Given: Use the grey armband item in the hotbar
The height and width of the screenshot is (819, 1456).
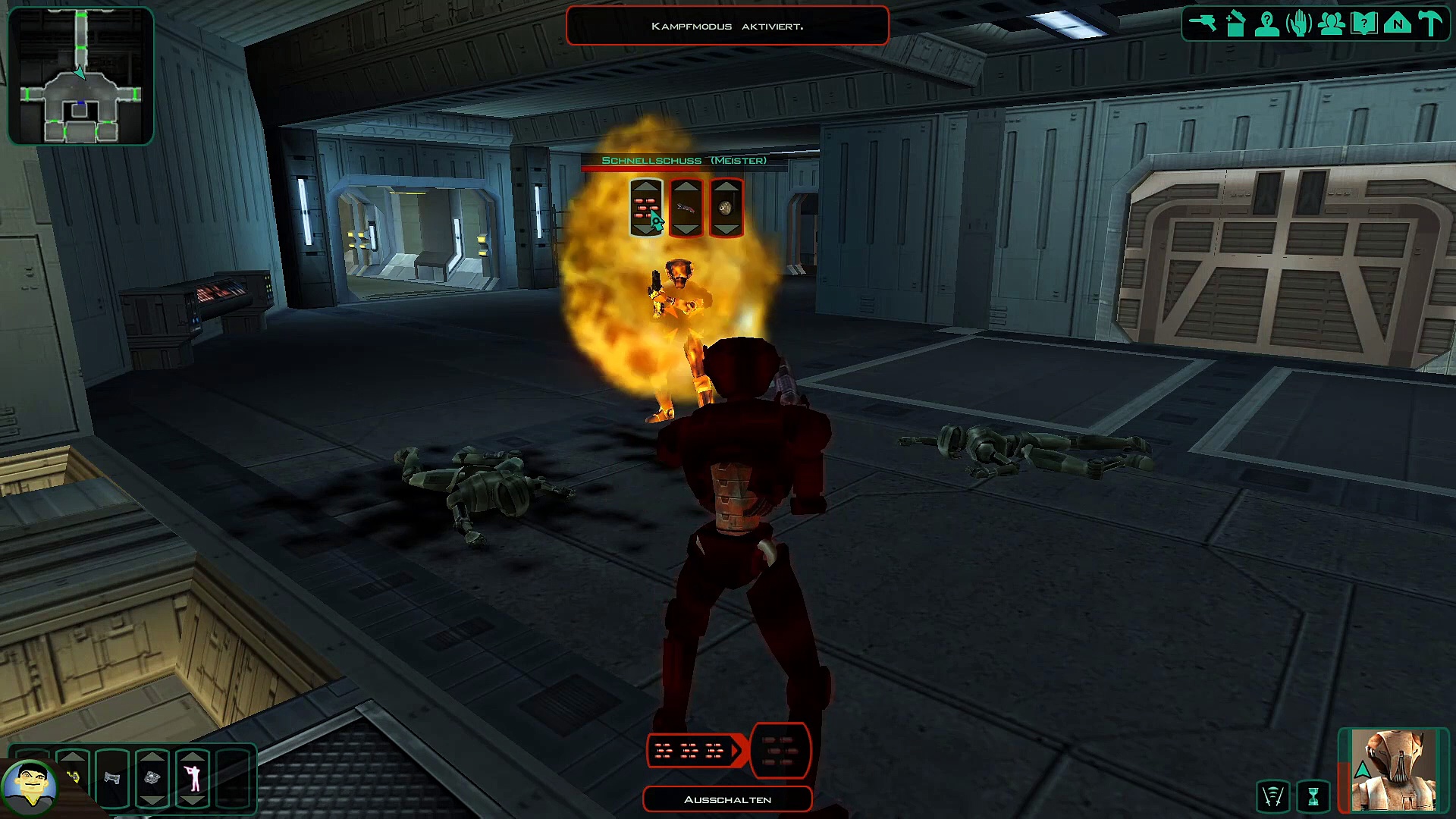Looking at the screenshot, I should tap(112, 778).
